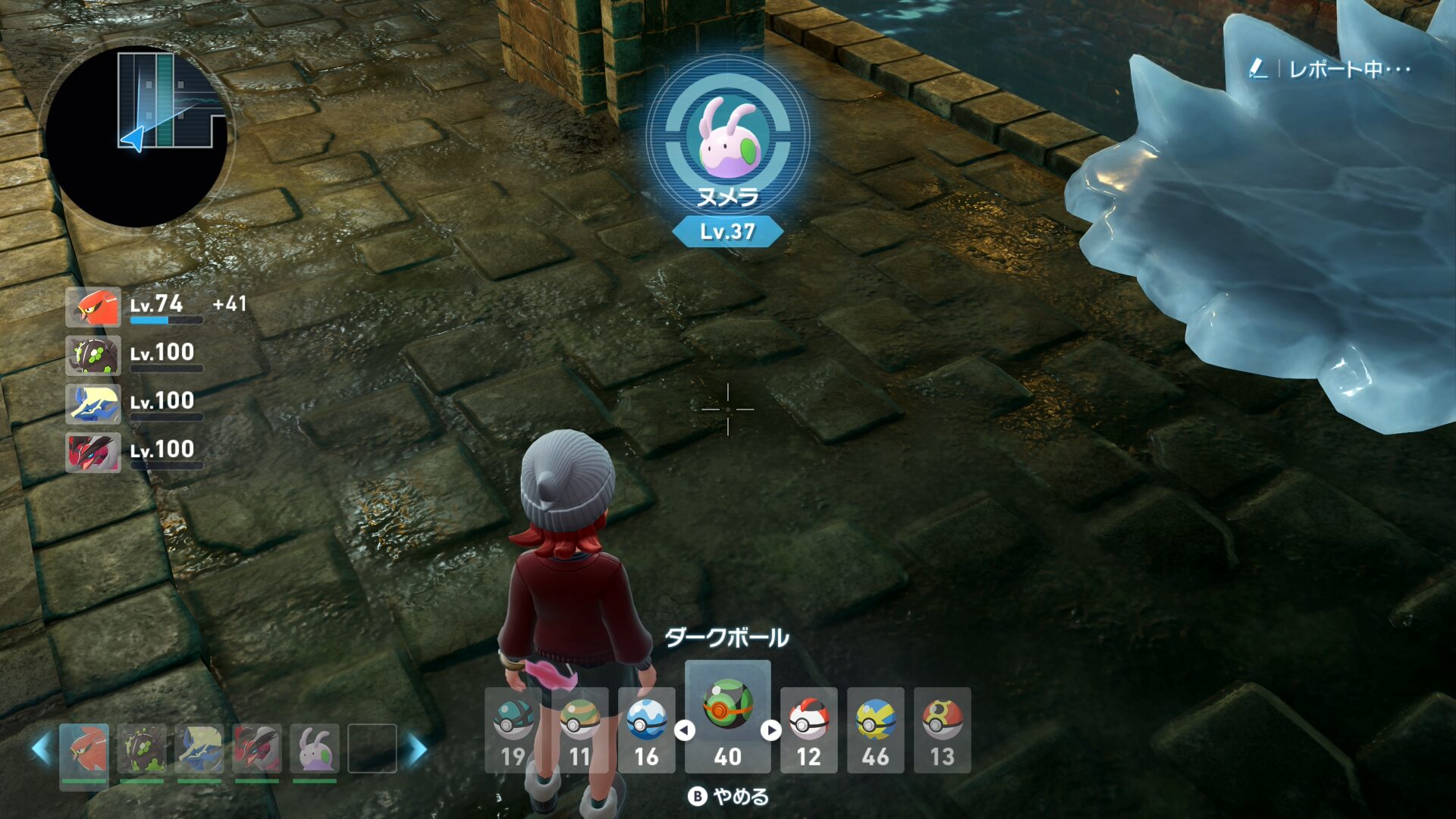Image resolution: width=1456 pixels, height=819 pixels.
Task: Click the blue left arrow of the party bar
Action: (41, 749)
